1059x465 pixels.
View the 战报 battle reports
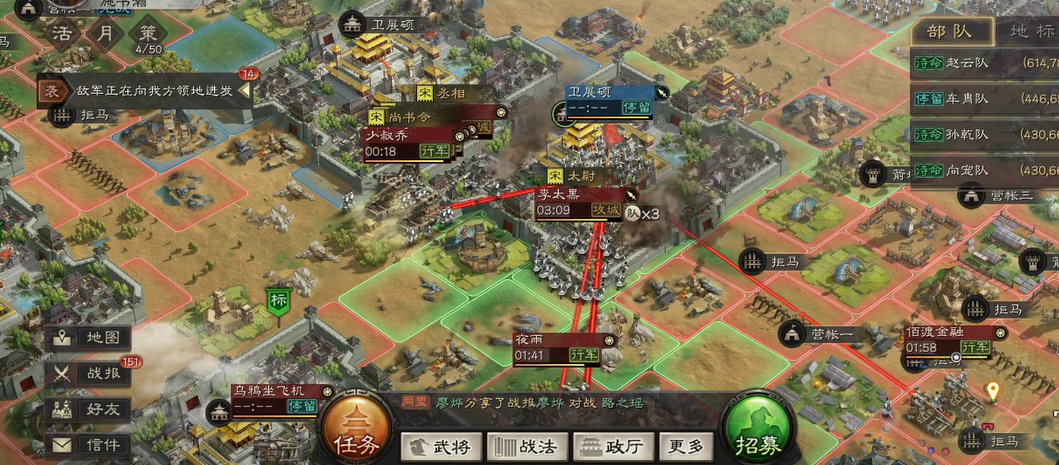coord(88,373)
